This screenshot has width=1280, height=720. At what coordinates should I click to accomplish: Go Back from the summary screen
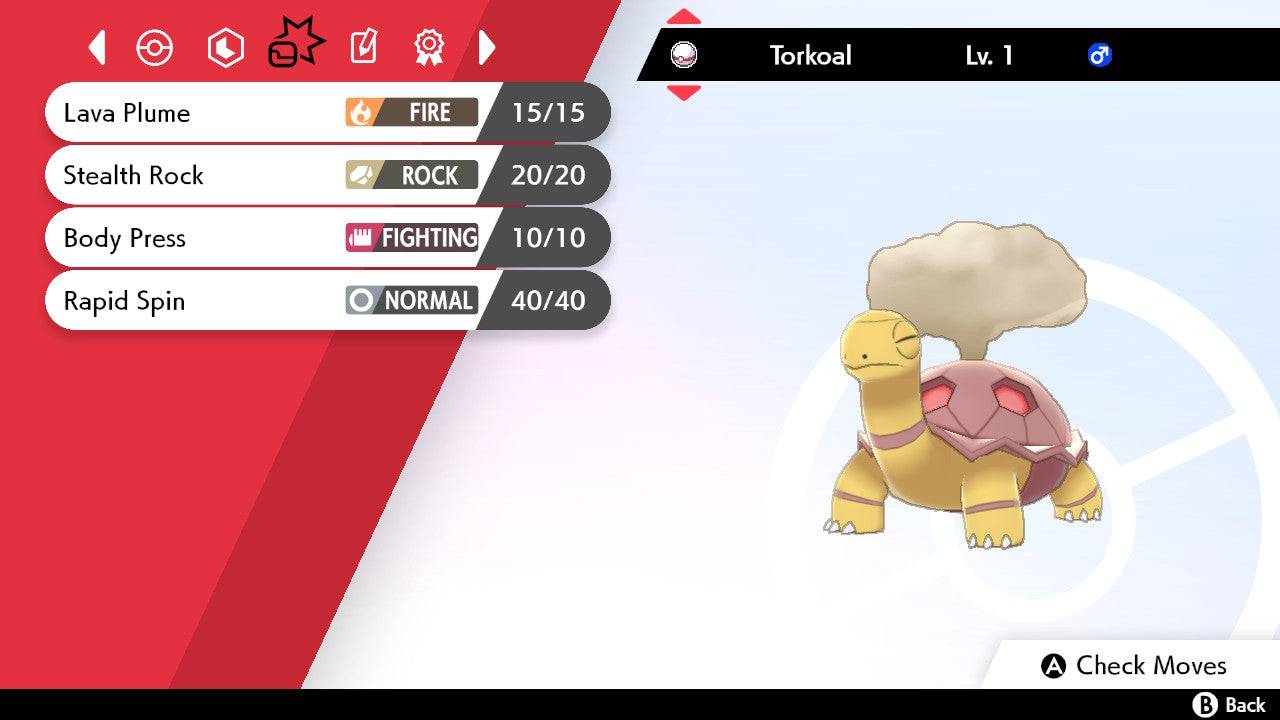[x=1230, y=705]
